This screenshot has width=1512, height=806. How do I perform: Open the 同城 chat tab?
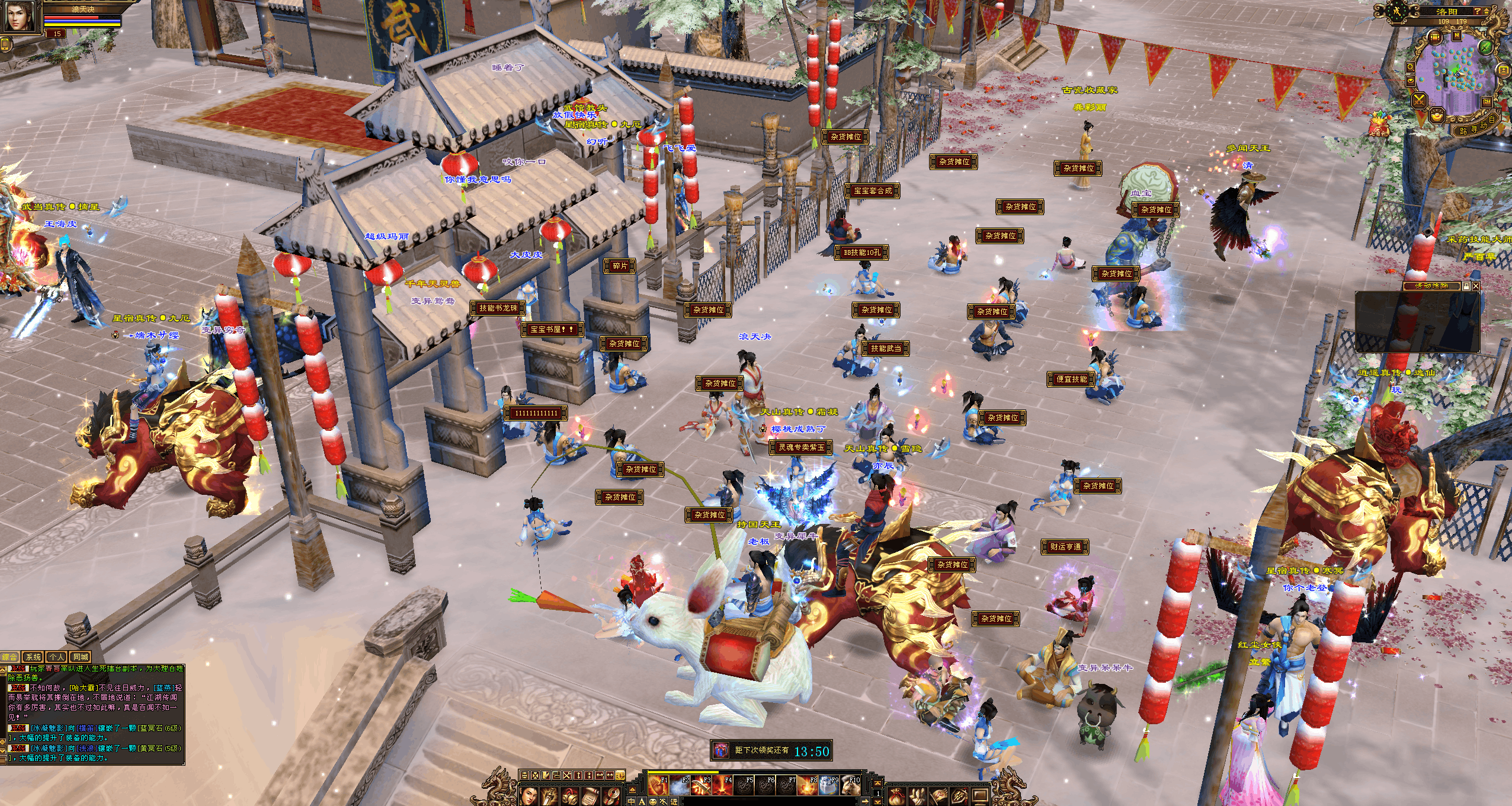tap(80, 657)
